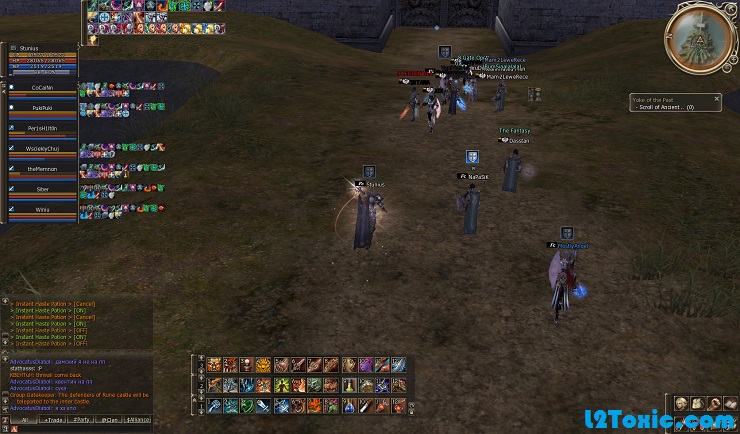Target party member theMemnon

pos(42,170)
